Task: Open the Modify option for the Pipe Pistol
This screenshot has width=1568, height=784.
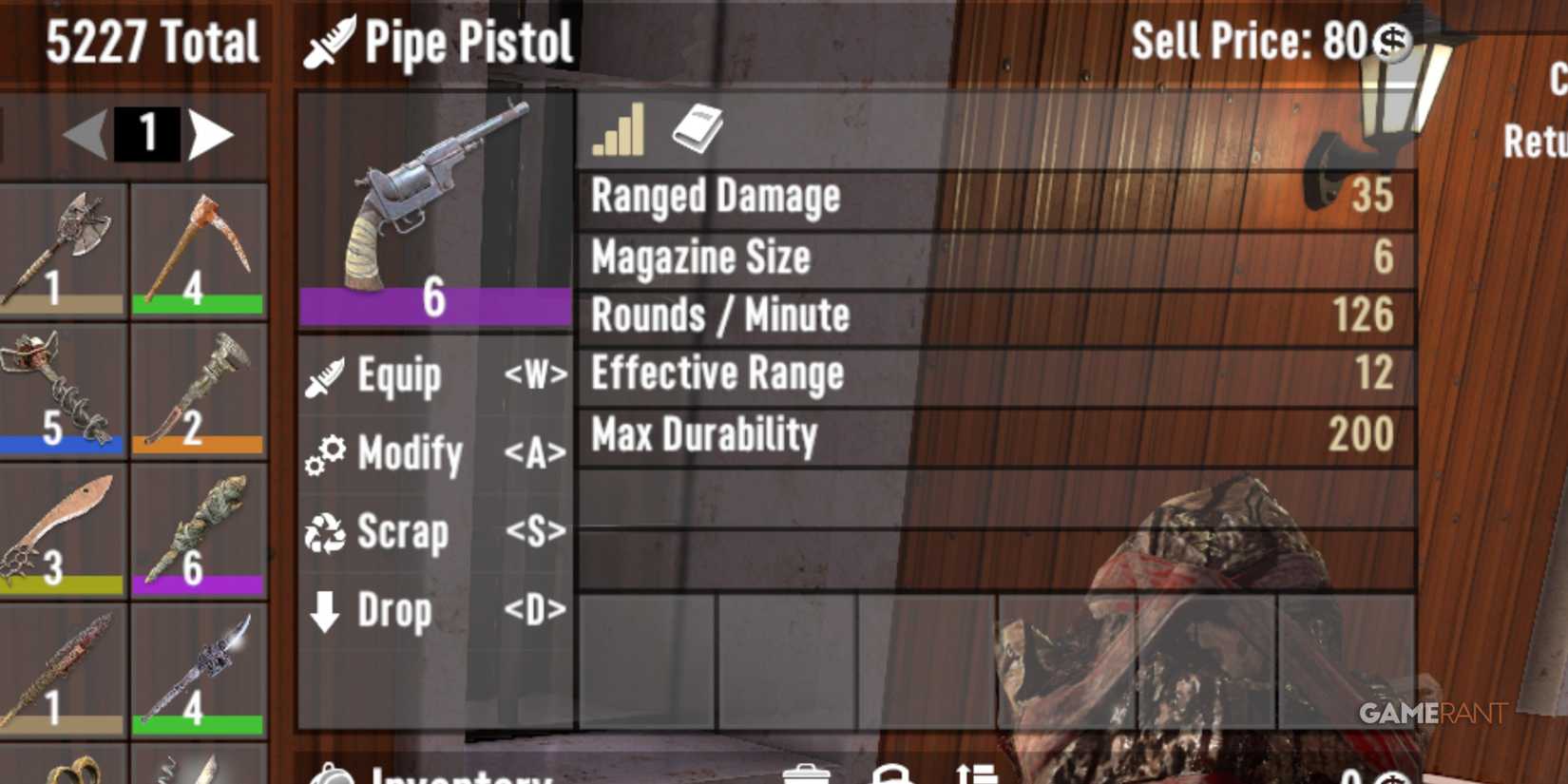Action: click(x=409, y=454)
